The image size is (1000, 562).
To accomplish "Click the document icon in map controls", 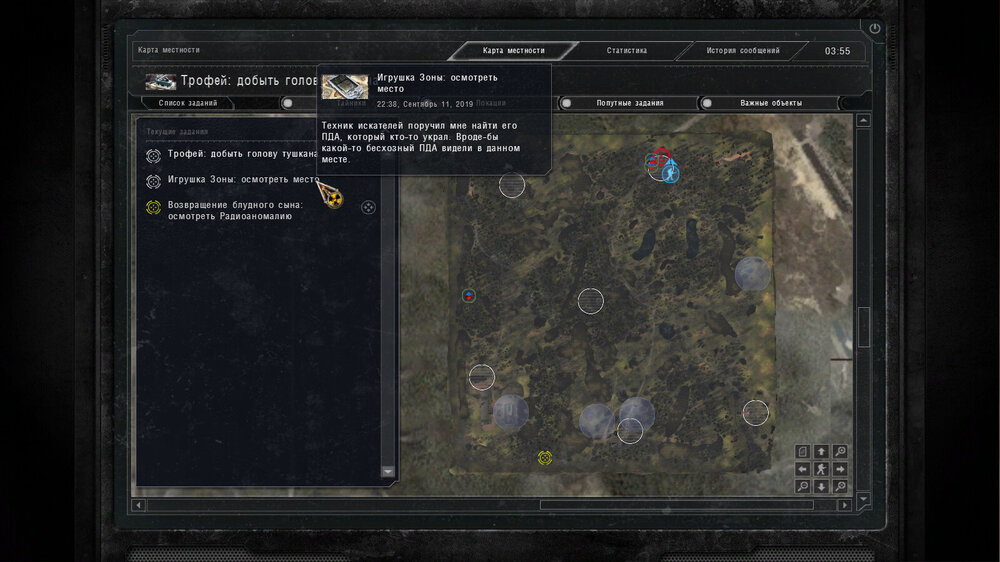I will [x=803, y=451].
